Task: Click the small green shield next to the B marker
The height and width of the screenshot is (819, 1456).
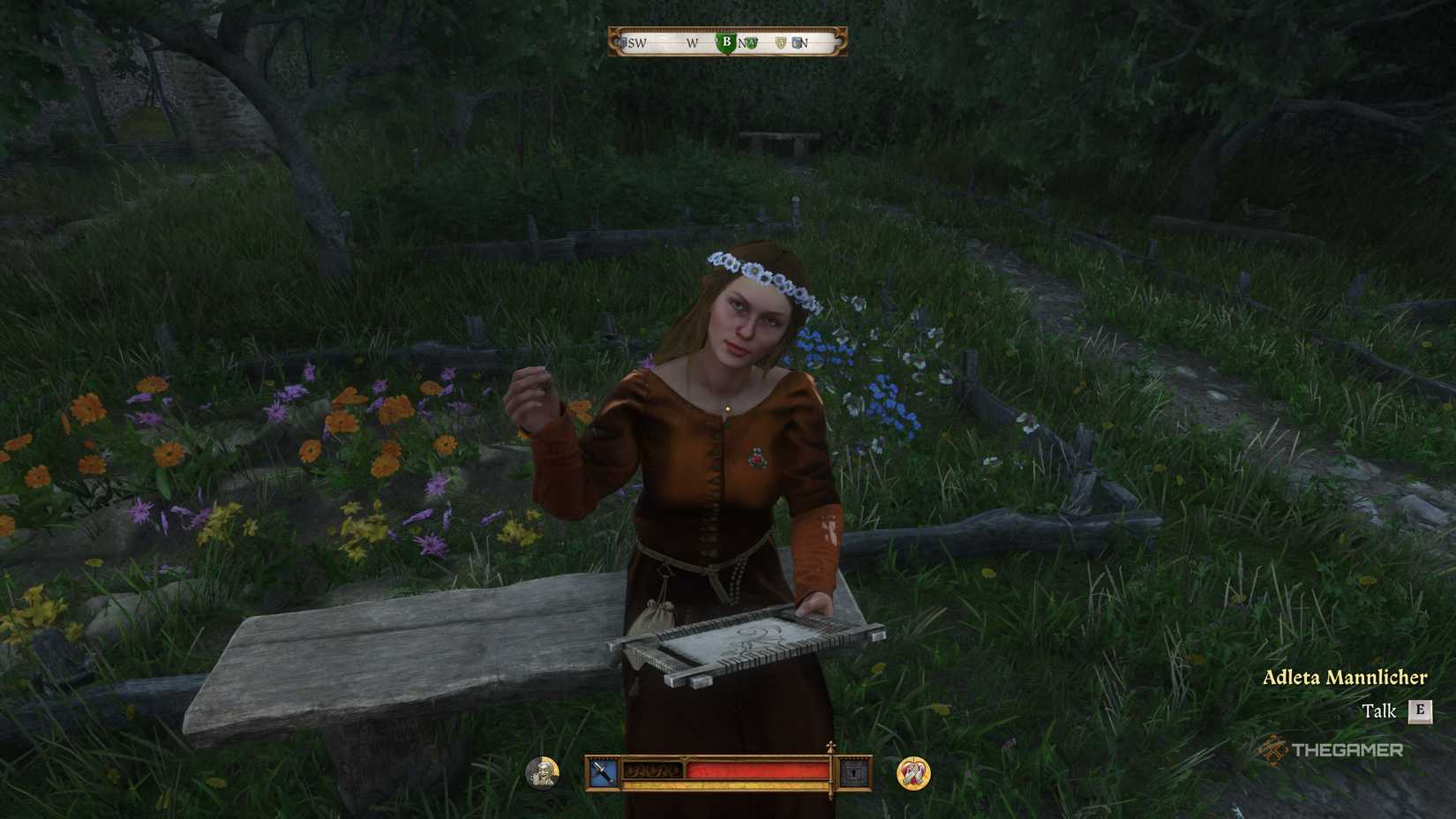Action: click(x=751, y=42)
